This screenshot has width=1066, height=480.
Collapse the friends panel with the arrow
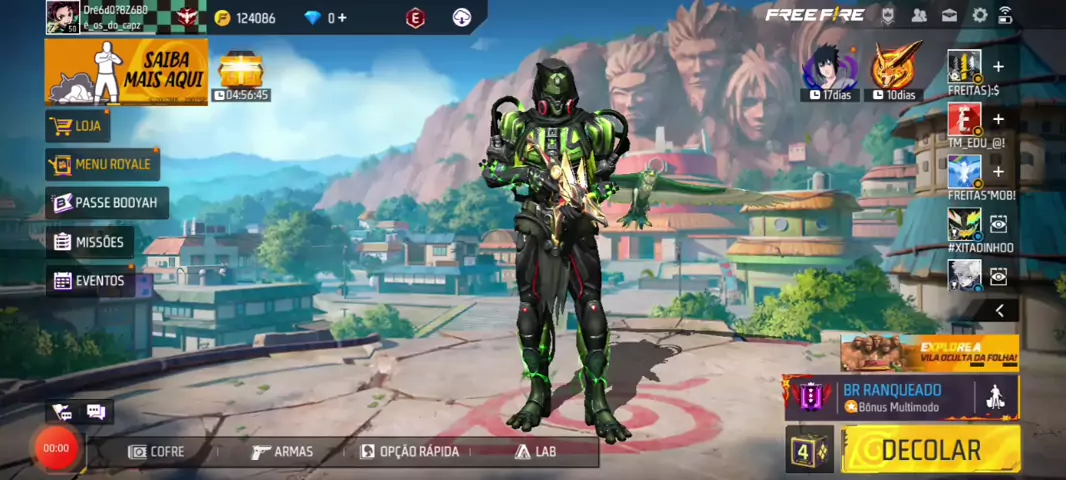[999, 311]
